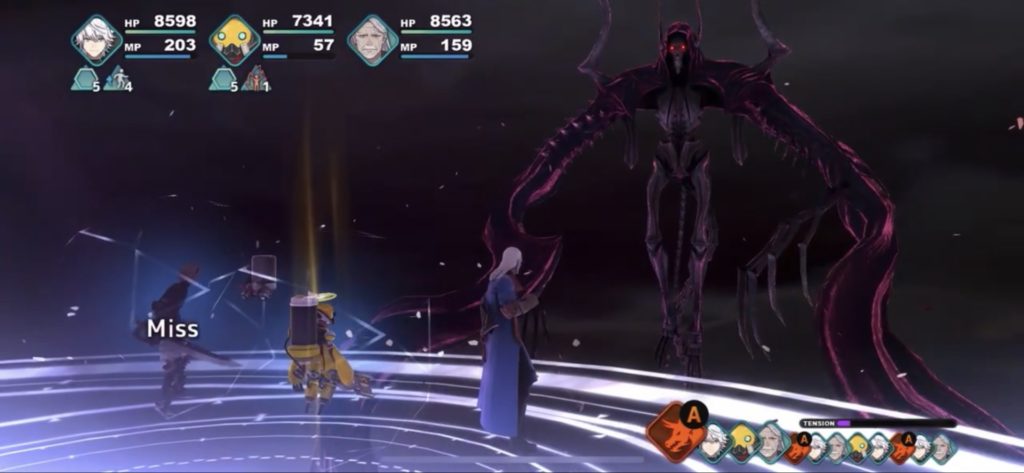Image resolution: width=1024 pixels, height=473 pixels.
Task: Select the yellow masked character's party portrait
Action: [x=235, y=40]
